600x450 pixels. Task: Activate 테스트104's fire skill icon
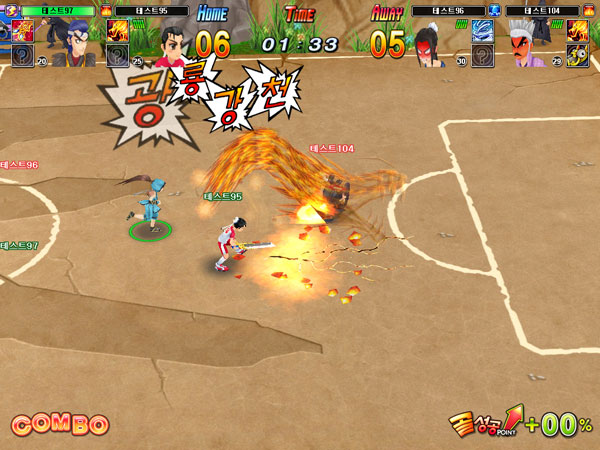tap(577, 30)
